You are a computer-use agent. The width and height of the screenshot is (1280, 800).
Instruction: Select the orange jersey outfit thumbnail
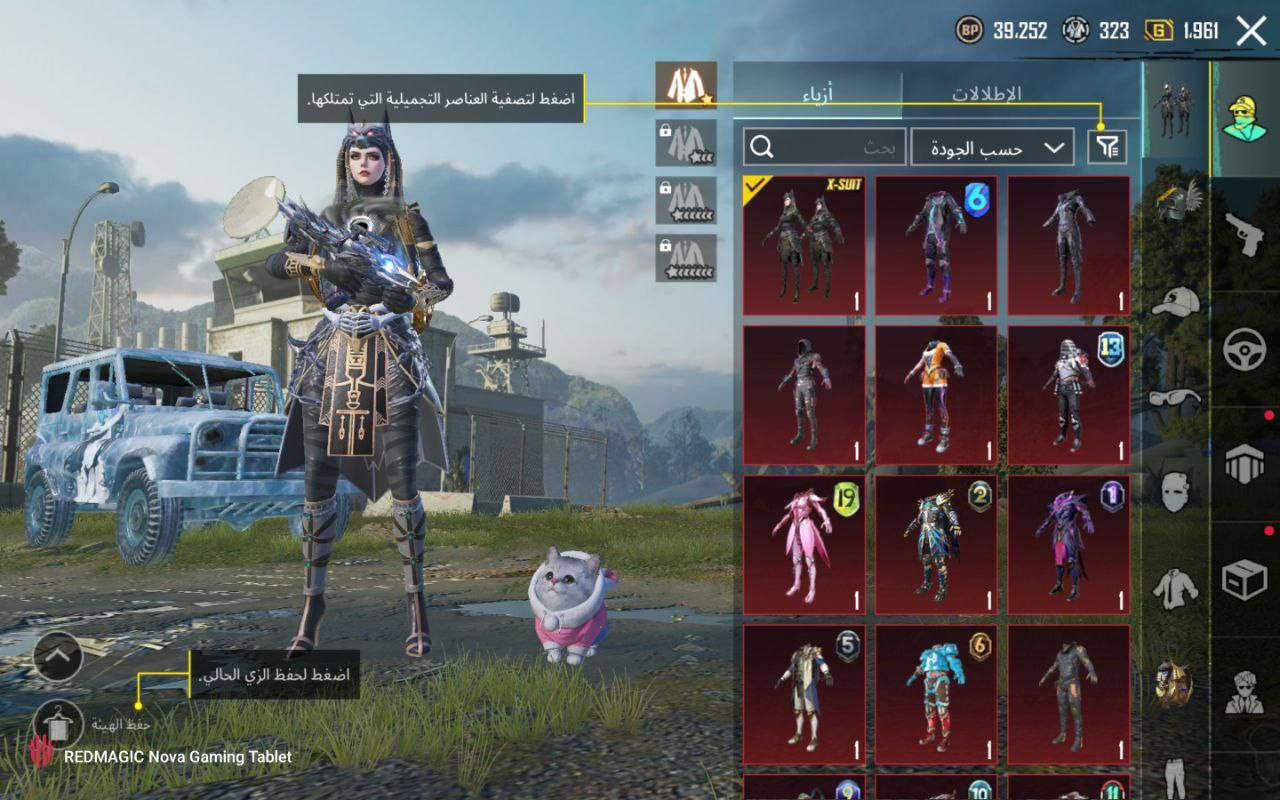[x=936, y=394]
